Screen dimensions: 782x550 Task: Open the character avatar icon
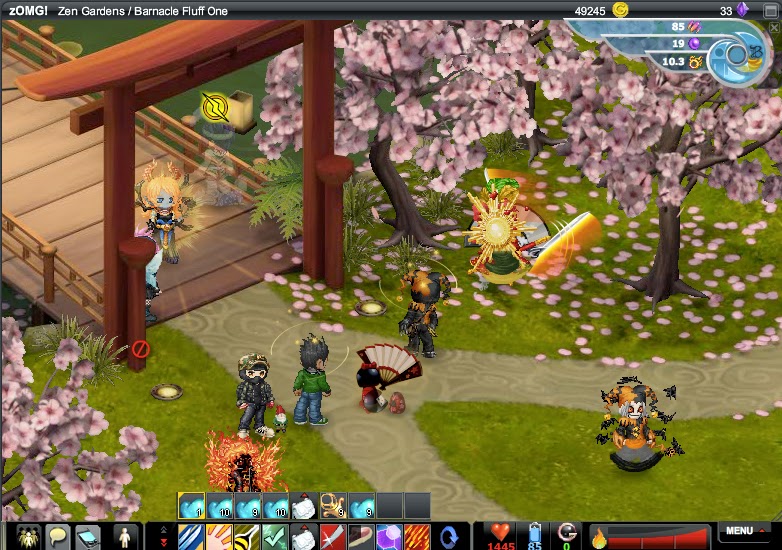(125, 536)
